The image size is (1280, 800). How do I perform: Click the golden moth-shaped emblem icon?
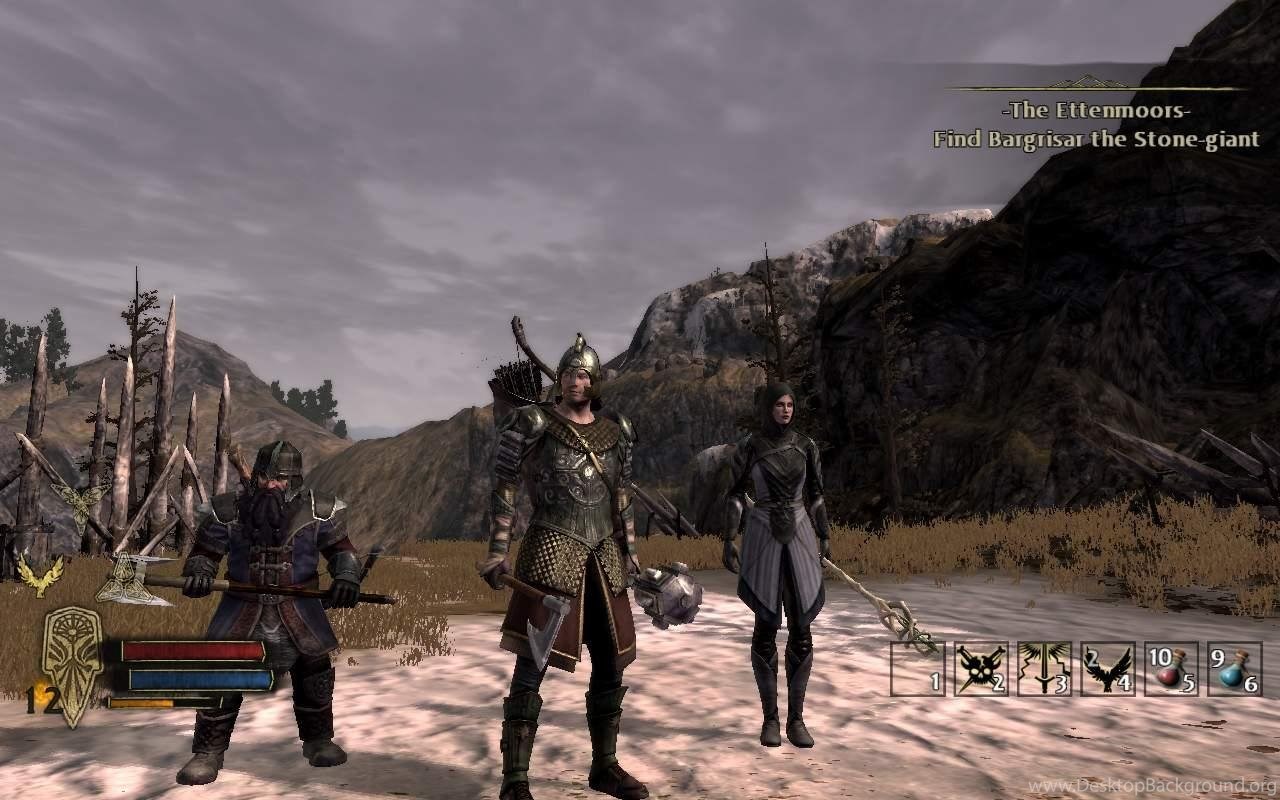pyautogui.click(x=81, y=502)
